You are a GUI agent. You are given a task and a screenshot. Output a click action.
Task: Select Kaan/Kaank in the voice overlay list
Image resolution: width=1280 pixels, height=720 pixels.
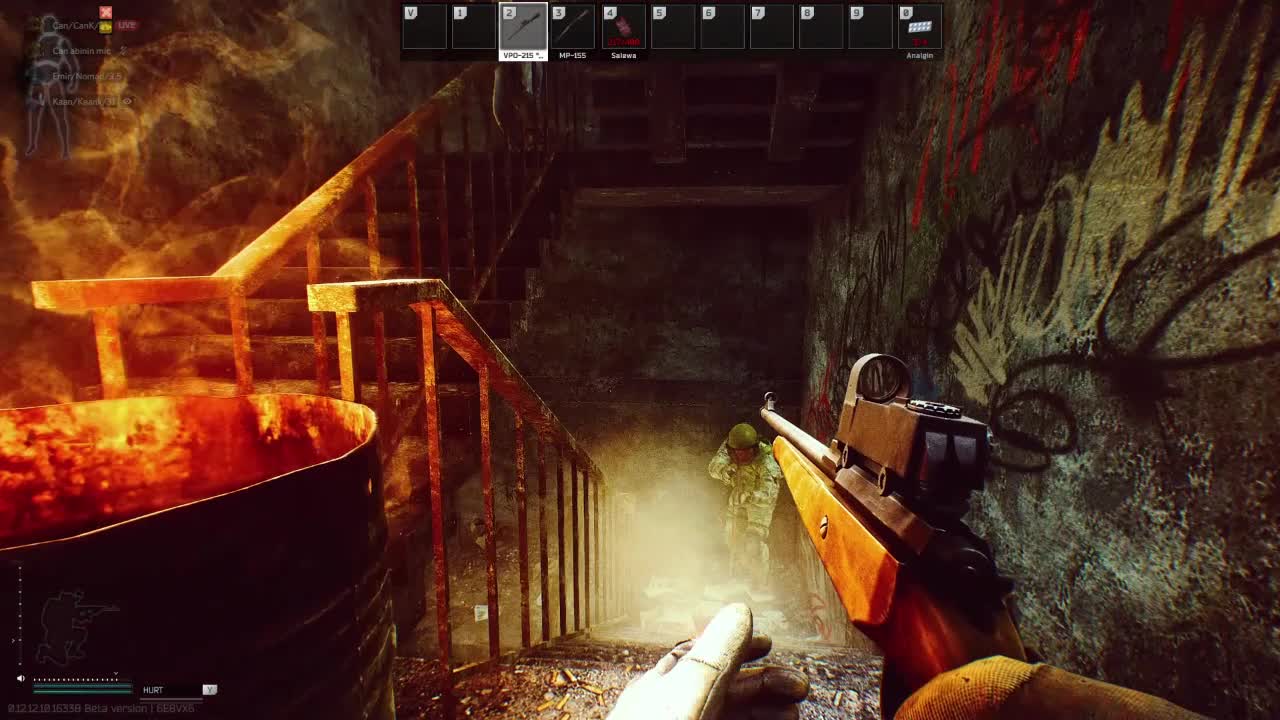click(84, 102)
